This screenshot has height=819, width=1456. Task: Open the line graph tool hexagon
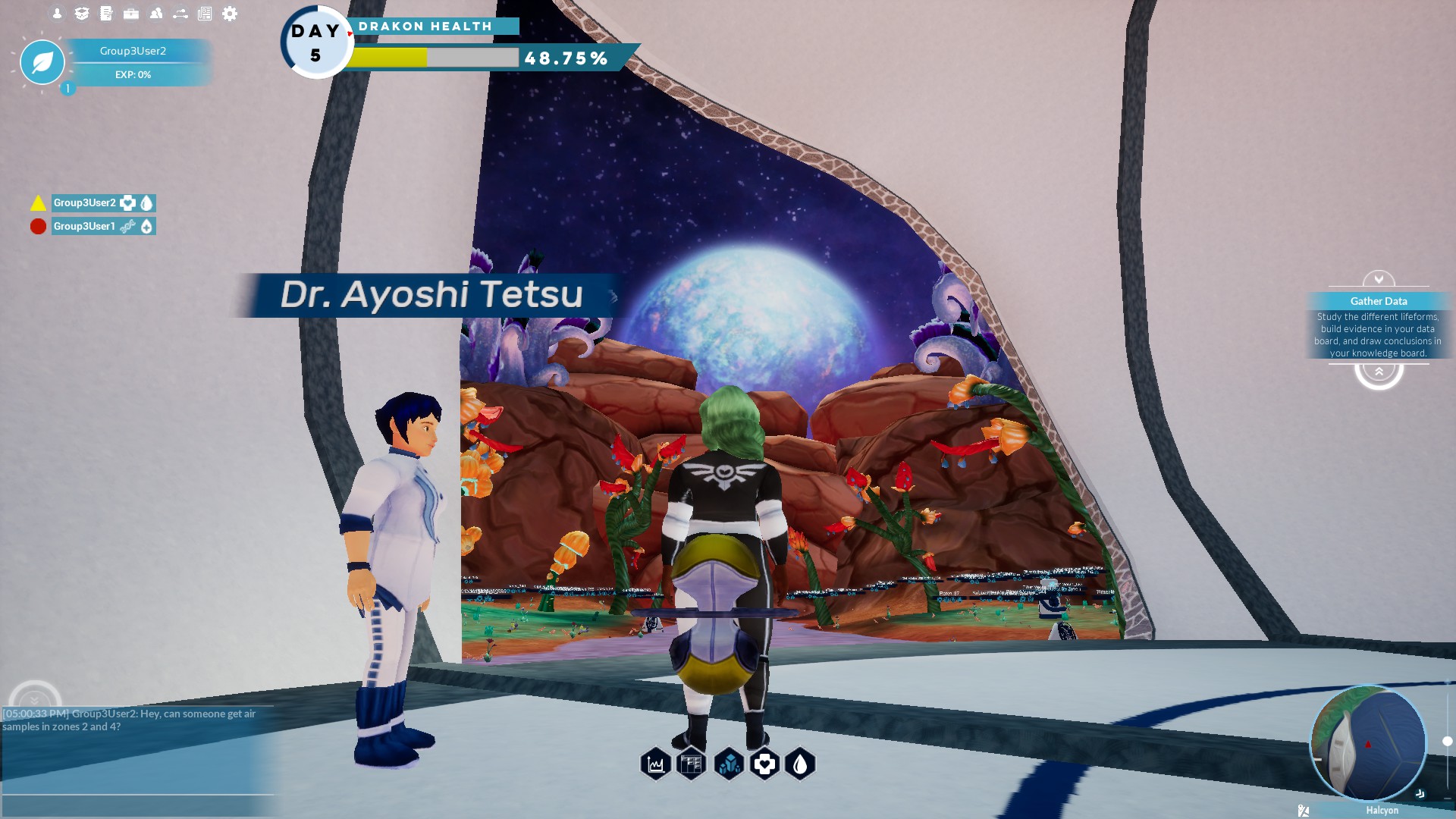(656, 764)
